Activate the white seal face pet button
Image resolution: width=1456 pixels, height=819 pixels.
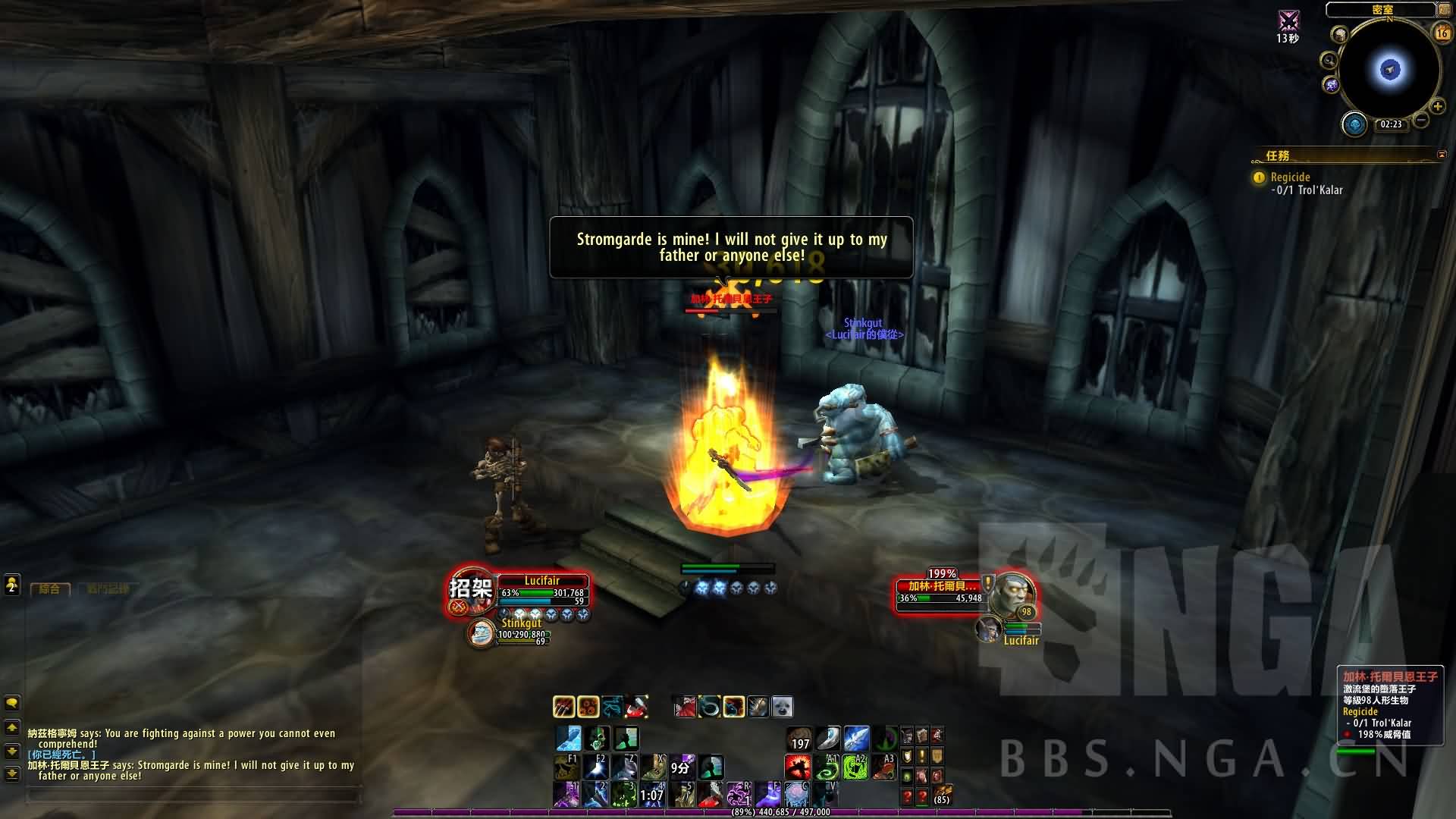tap(782, 707)
